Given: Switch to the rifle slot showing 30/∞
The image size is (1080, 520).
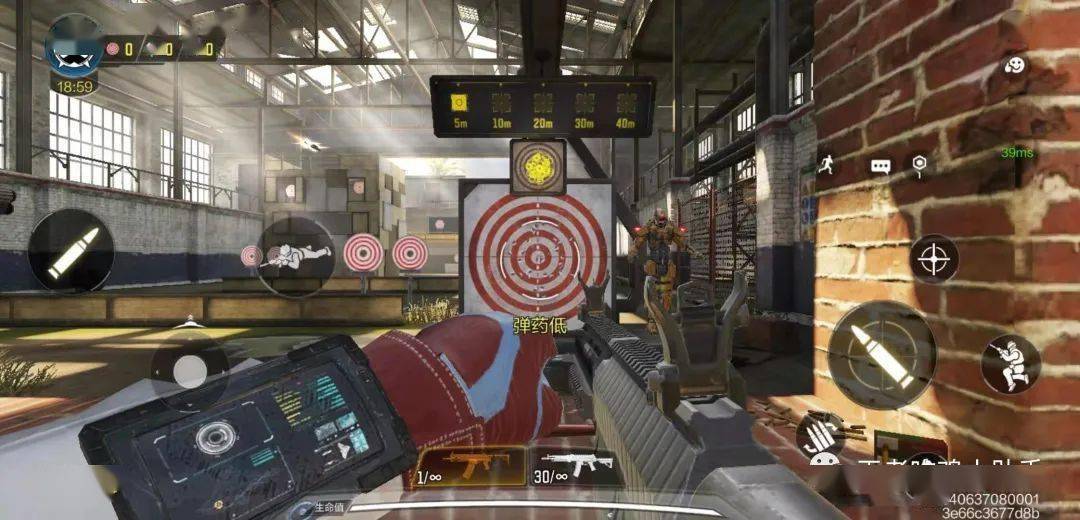Looking at the screenshot, I should click(x=575, y=467).
